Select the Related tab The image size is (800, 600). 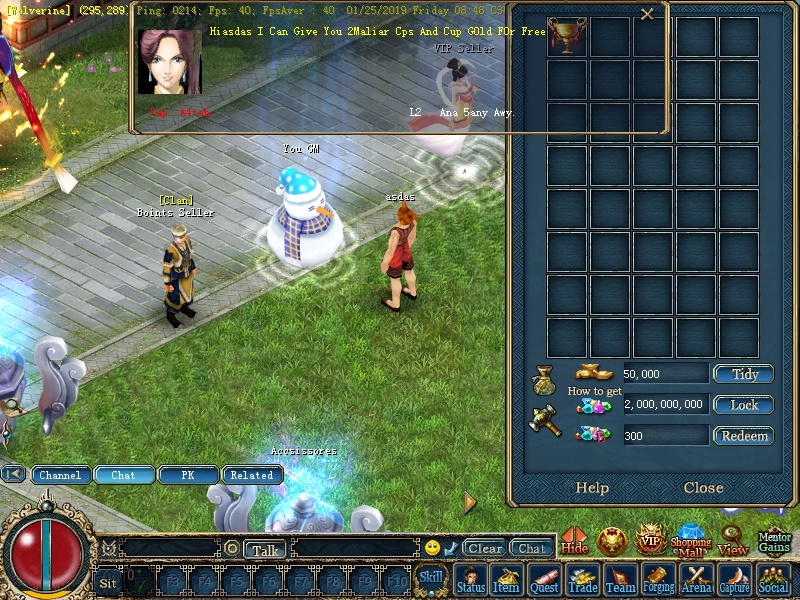[251, 475]
